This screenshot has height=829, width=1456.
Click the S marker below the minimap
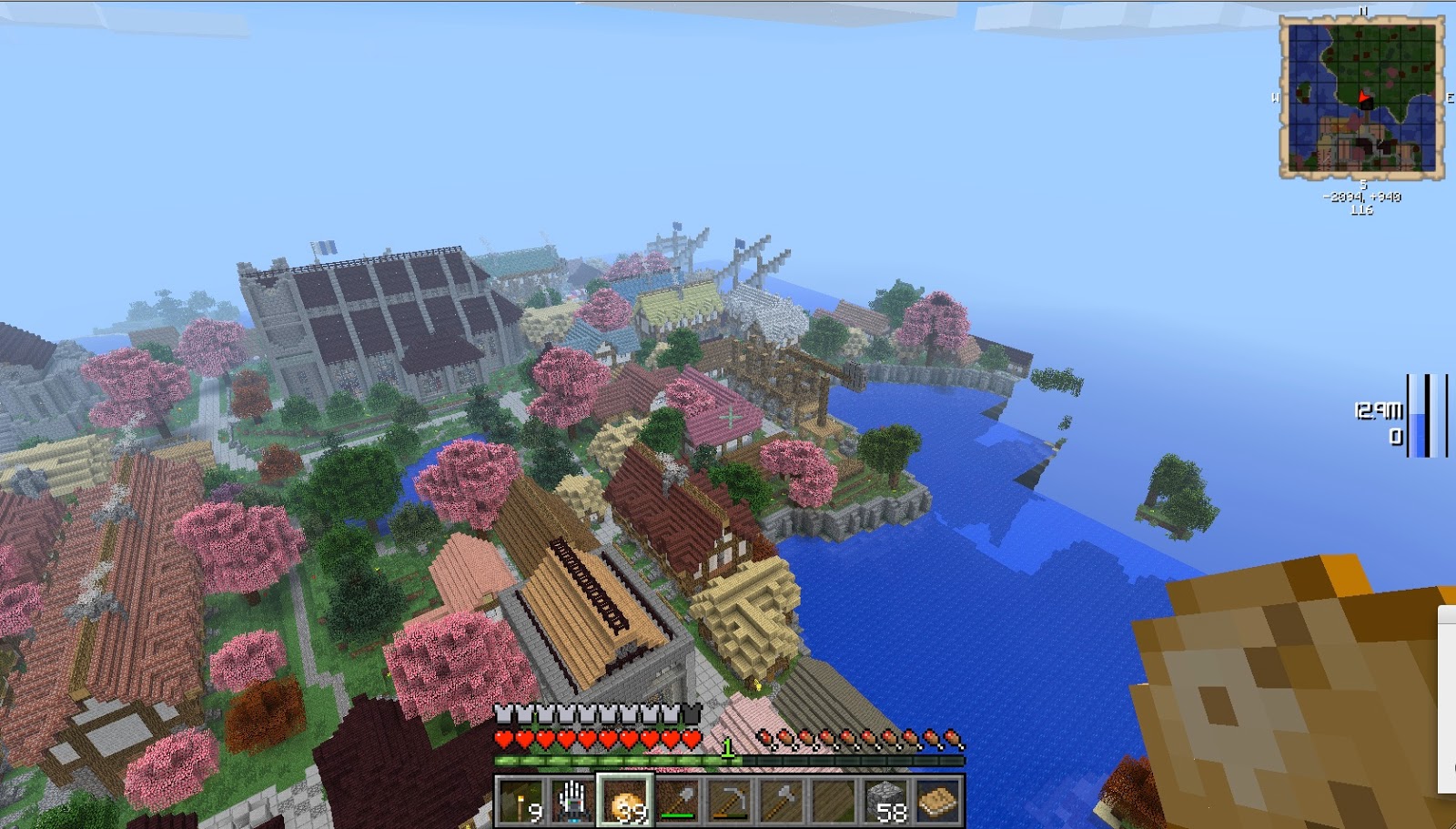point(1362,184)
